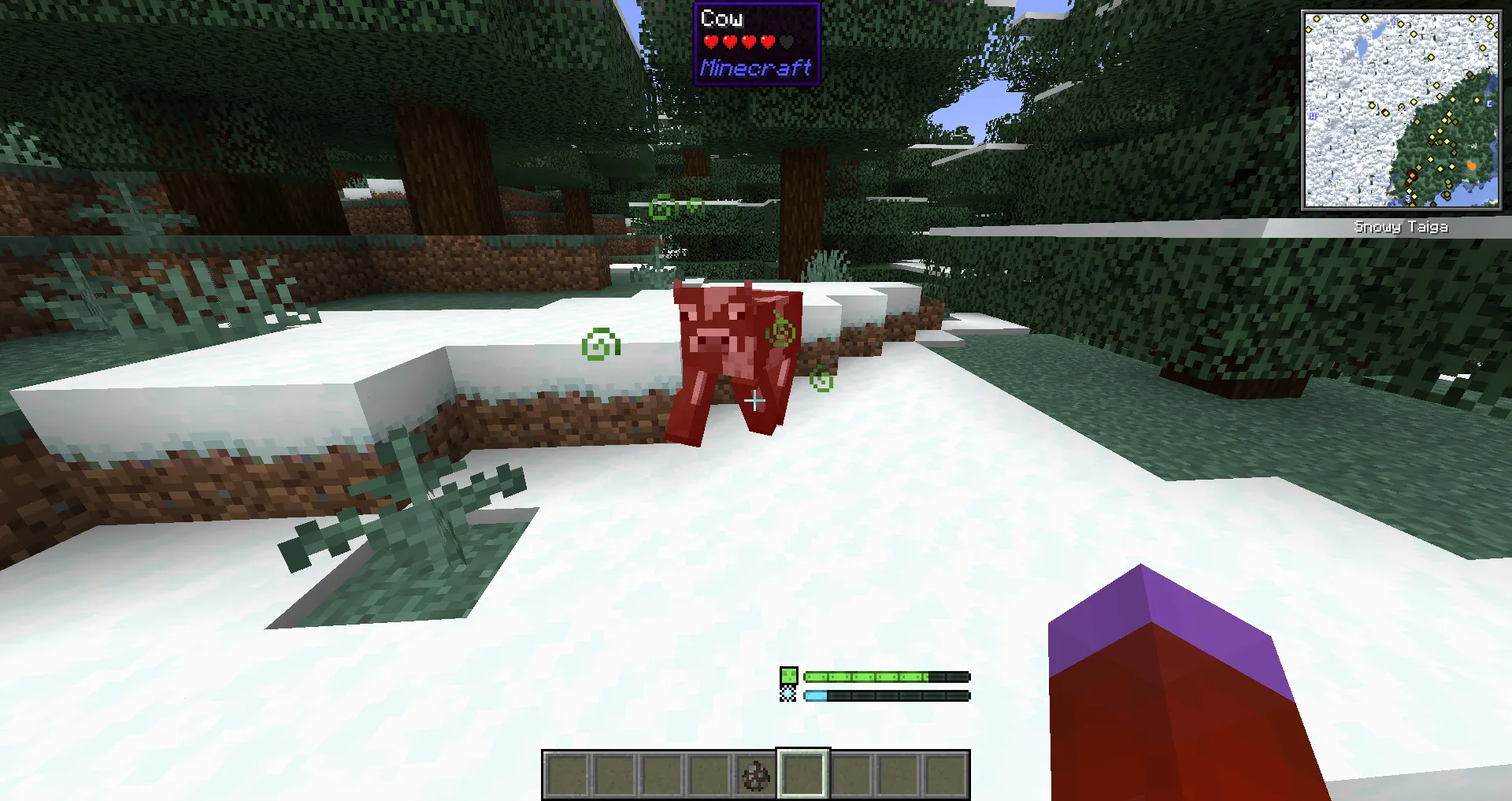Viewport: 1512px width, 801px height.
Task: Click the blue water droplet thirst icon
Action: pyautogui.click(x=788, y=694)
